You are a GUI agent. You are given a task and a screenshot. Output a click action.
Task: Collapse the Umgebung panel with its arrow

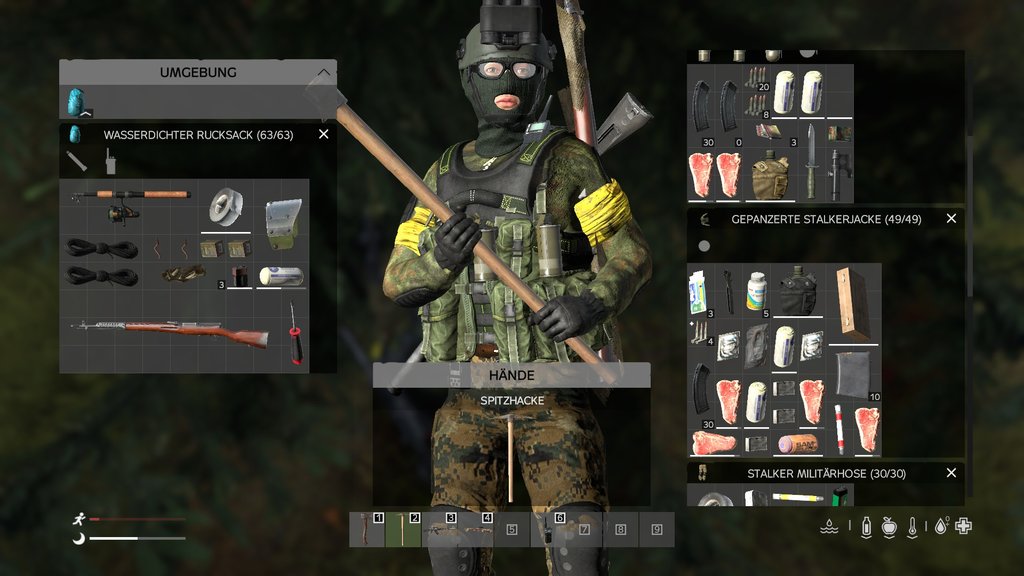[323, 73]
